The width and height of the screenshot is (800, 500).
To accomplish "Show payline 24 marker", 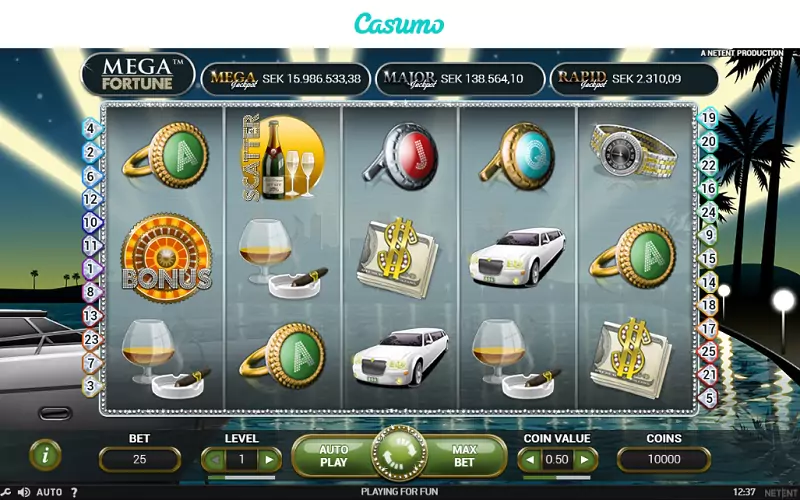I will (709, 212).
